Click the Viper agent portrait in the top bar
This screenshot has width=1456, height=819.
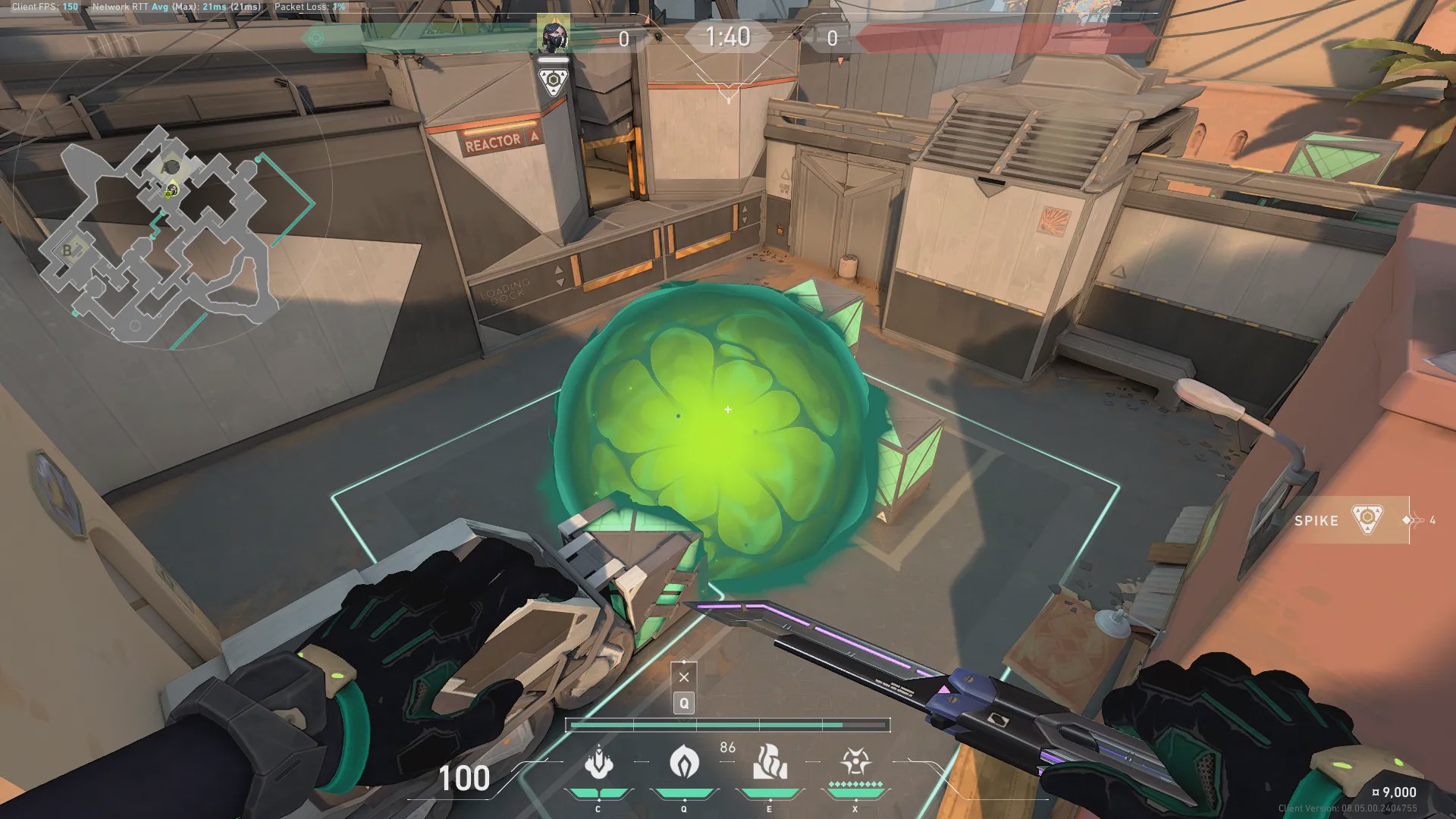coord(554,36)
